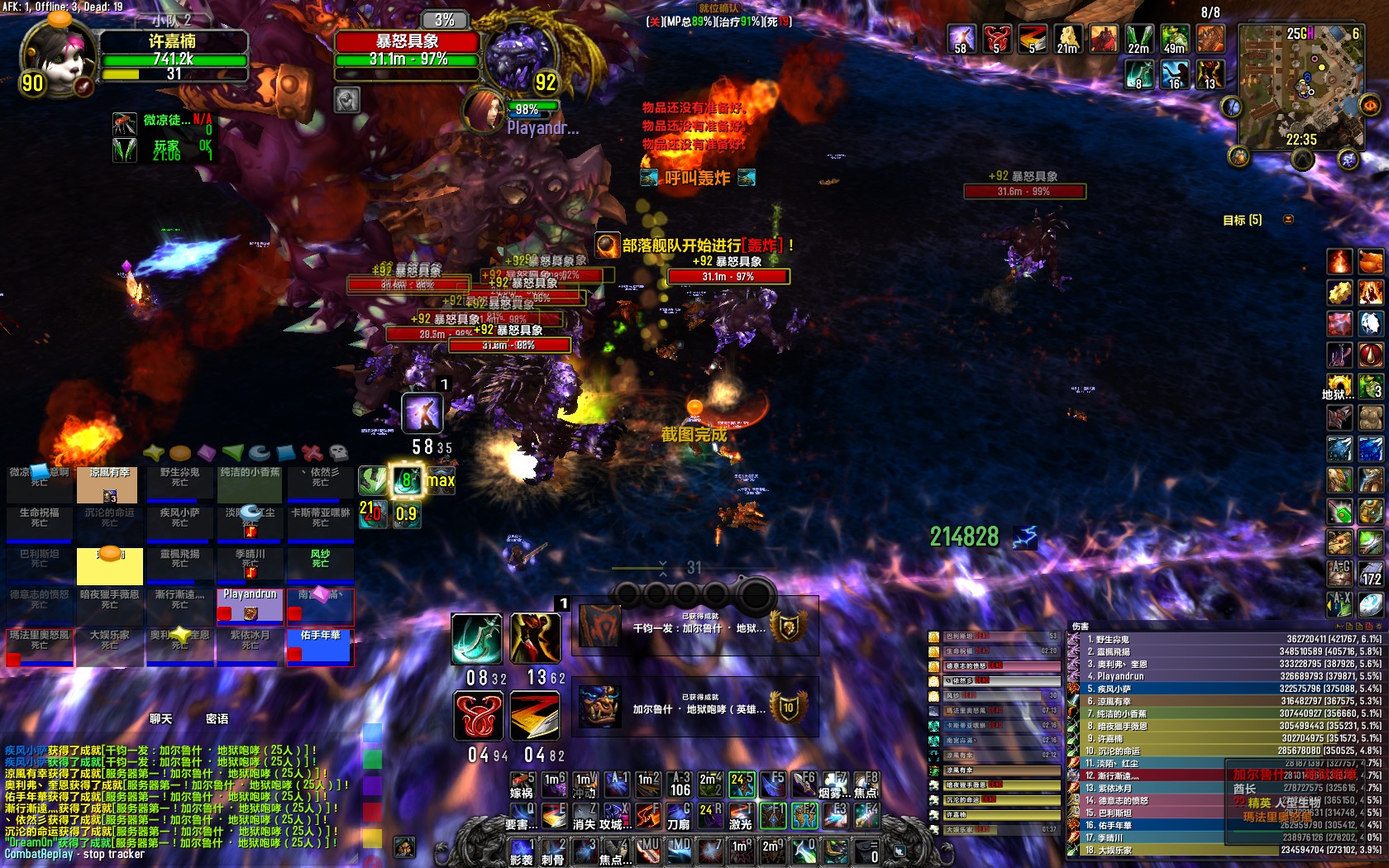This screenshot has width=1389, height=868.
Task: Activate the 激光 ability bound to T
Action: point(739,814)
